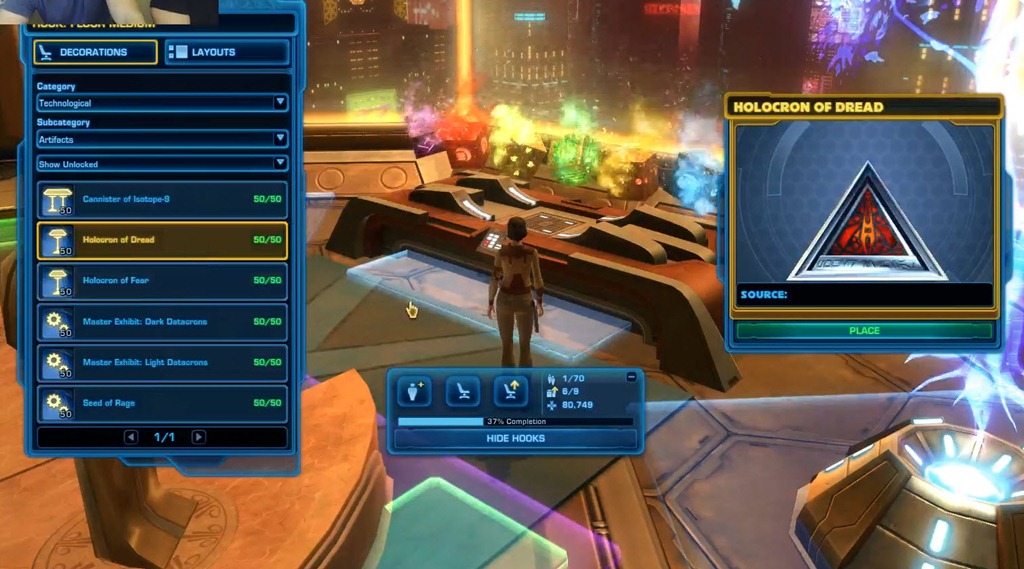Screen dimensions: 1024x569
Task: Click the personnel decoration icon button
Action: pos(413,391)
